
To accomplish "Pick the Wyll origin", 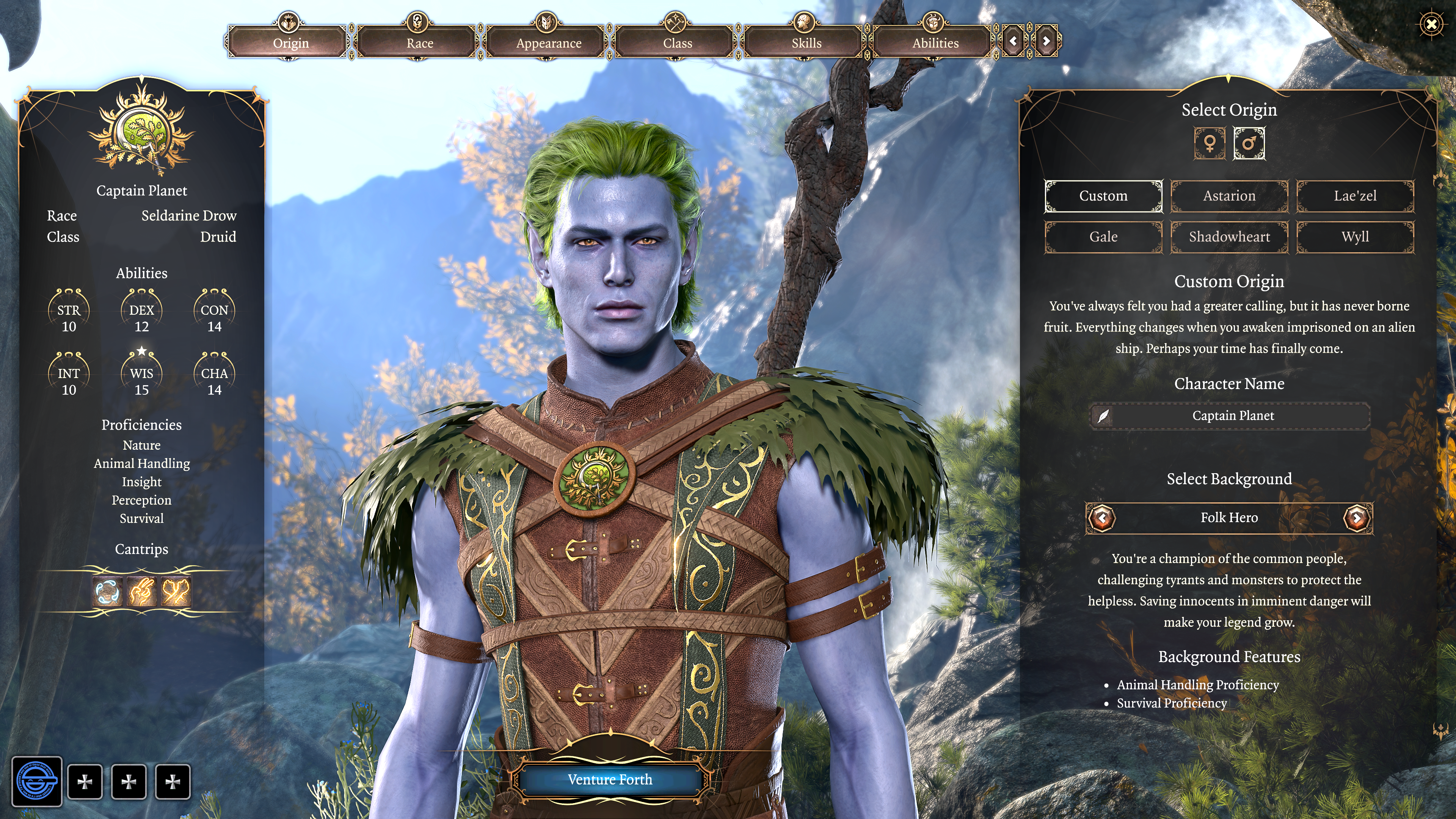I will coord(1355,237).
